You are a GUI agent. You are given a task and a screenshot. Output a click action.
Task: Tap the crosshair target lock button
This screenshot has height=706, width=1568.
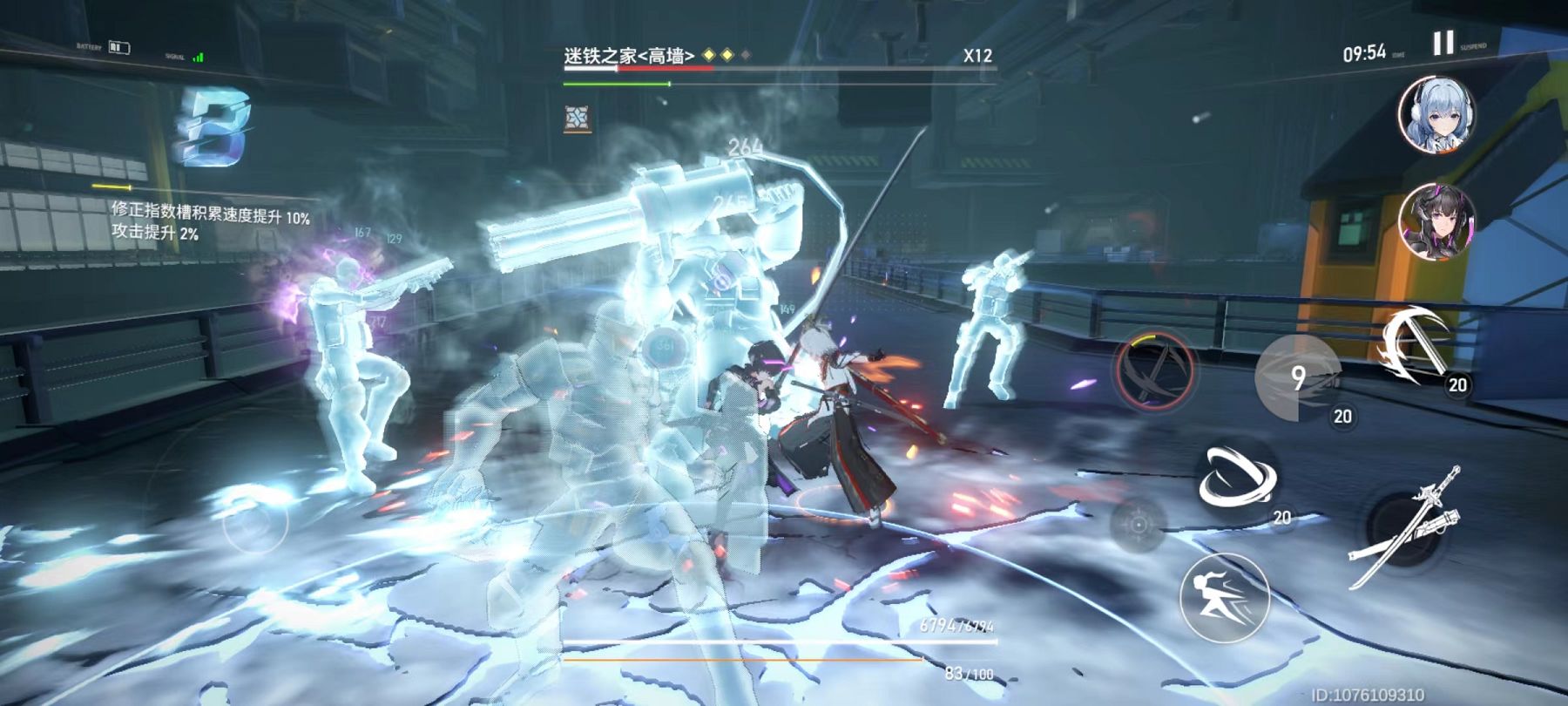pyautogui.click(x=1138, y=524)
